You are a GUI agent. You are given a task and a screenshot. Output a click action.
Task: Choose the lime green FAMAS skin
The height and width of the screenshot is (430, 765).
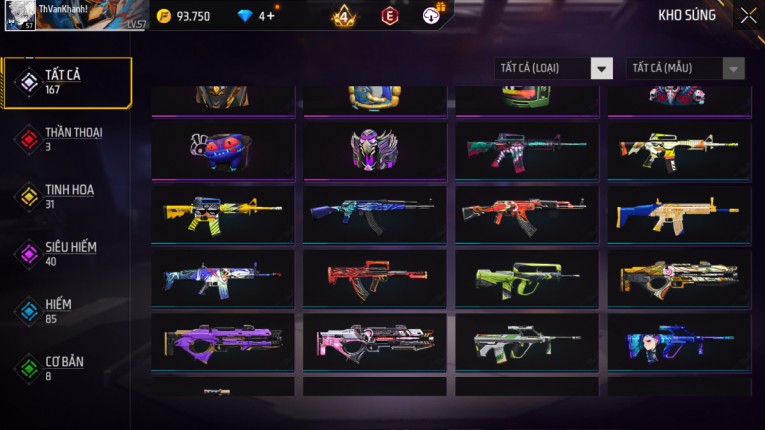pos(527,275)
